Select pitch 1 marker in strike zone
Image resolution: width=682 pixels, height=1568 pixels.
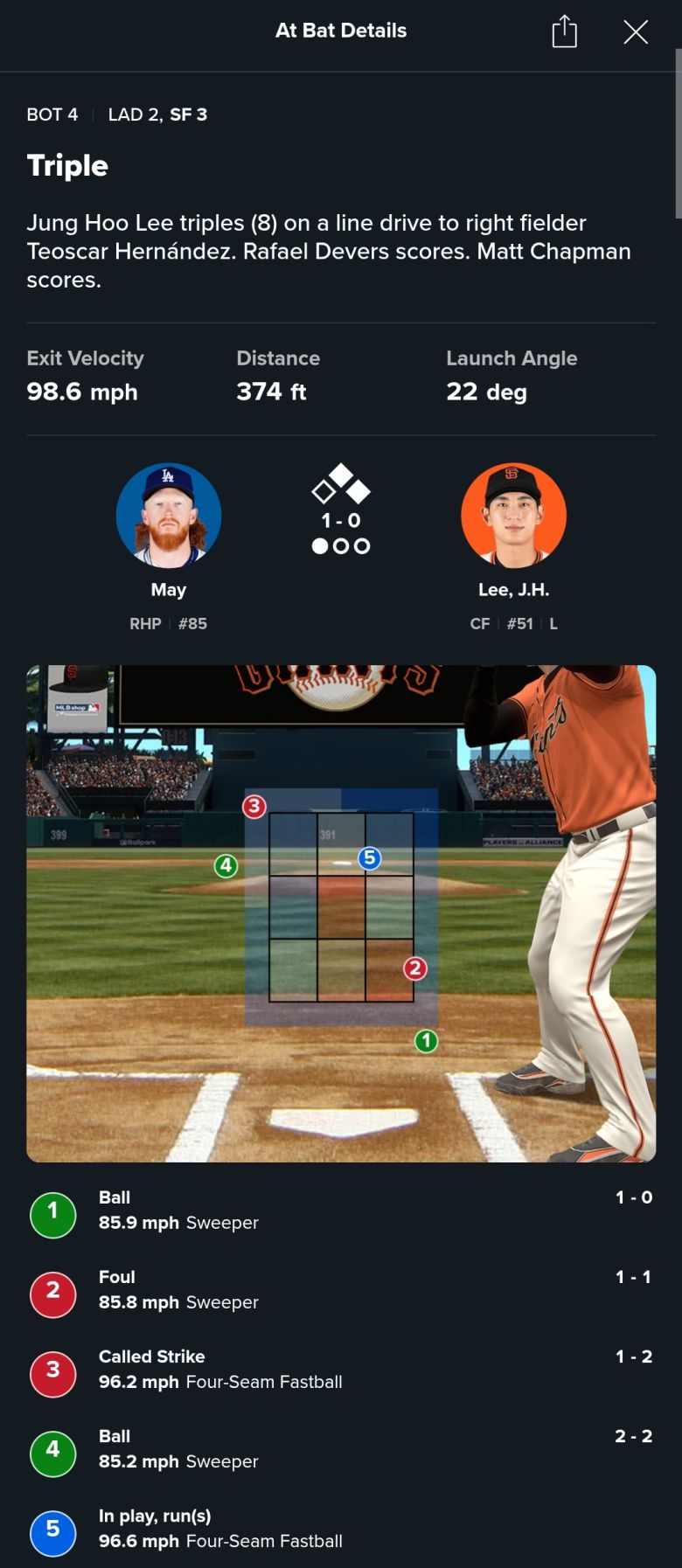[426, 1041]
